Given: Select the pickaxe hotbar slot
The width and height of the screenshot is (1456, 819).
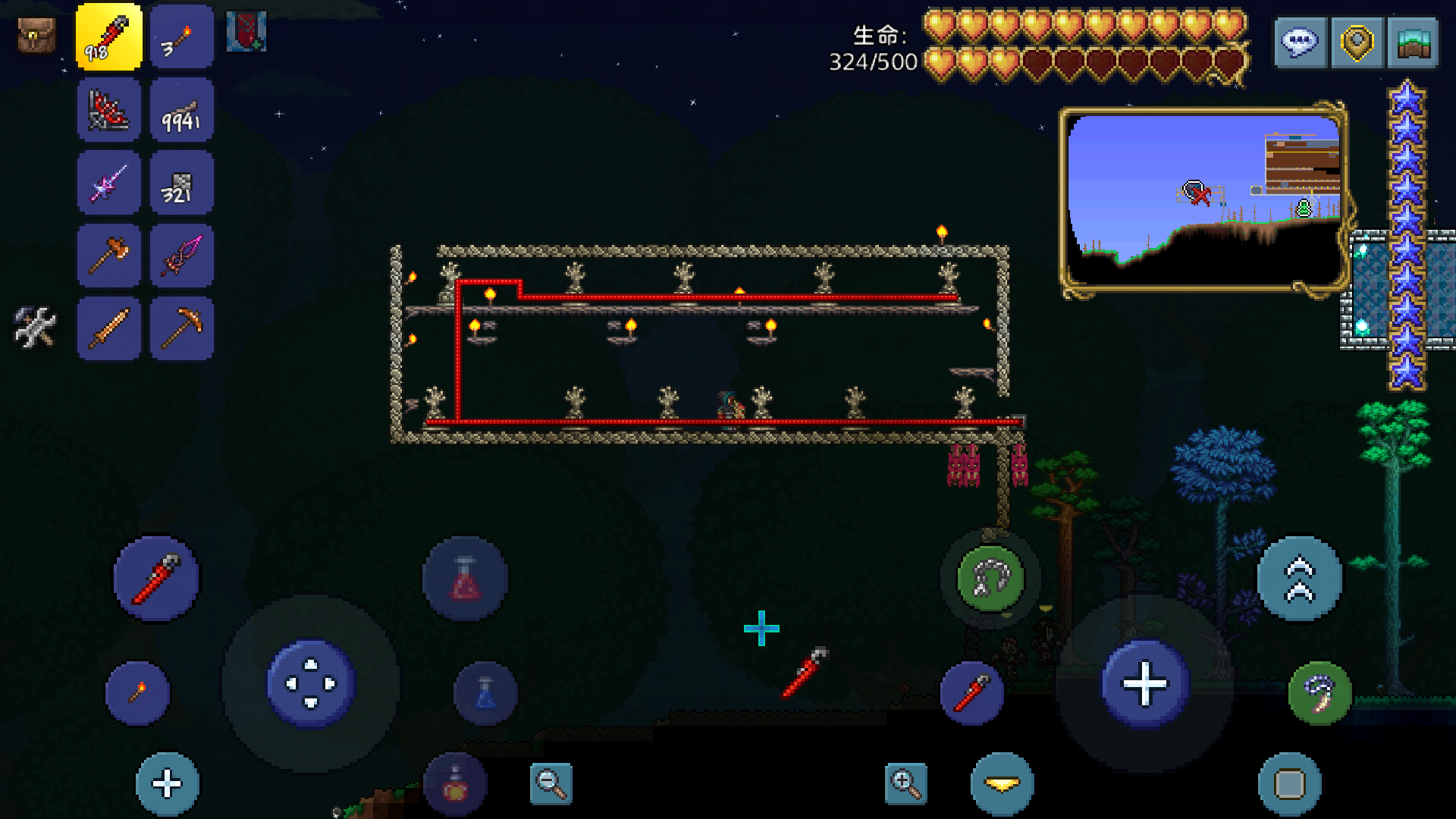Looking at the screenshot, I should 182,328.
